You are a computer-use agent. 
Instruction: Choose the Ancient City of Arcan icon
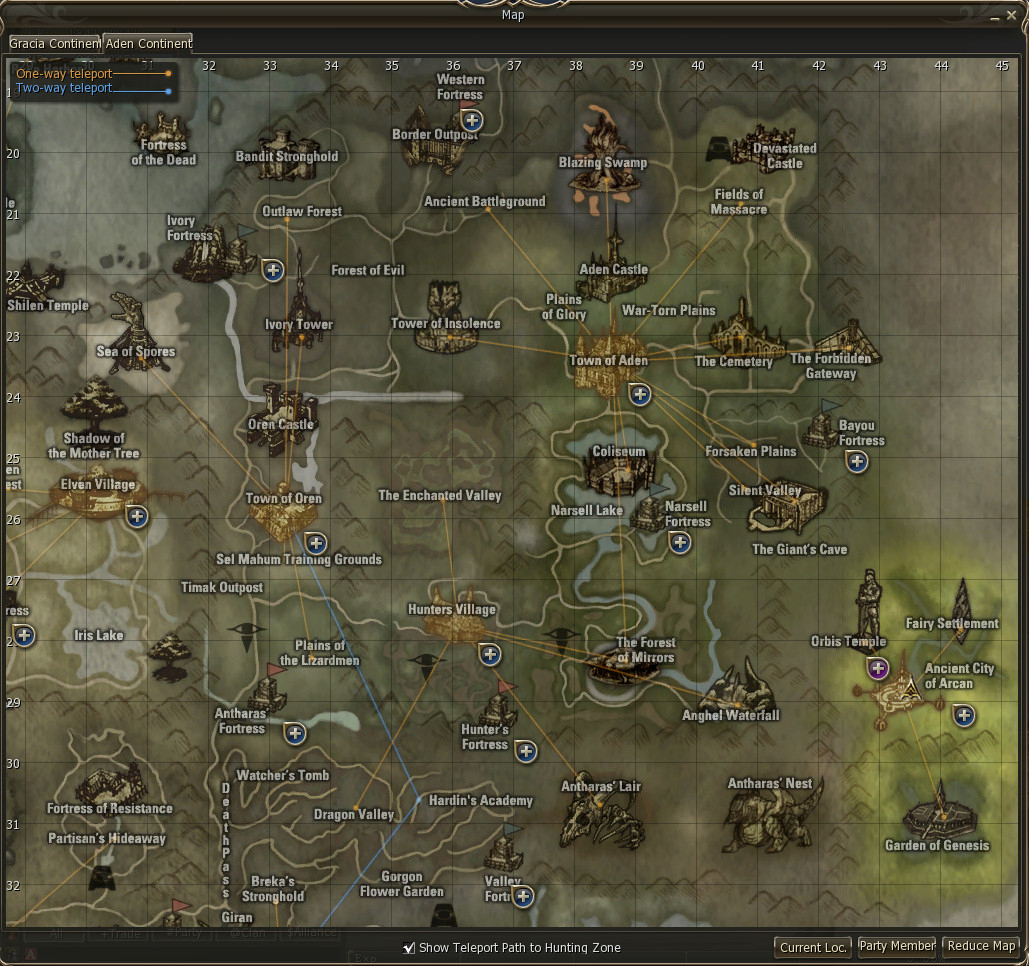906,690
